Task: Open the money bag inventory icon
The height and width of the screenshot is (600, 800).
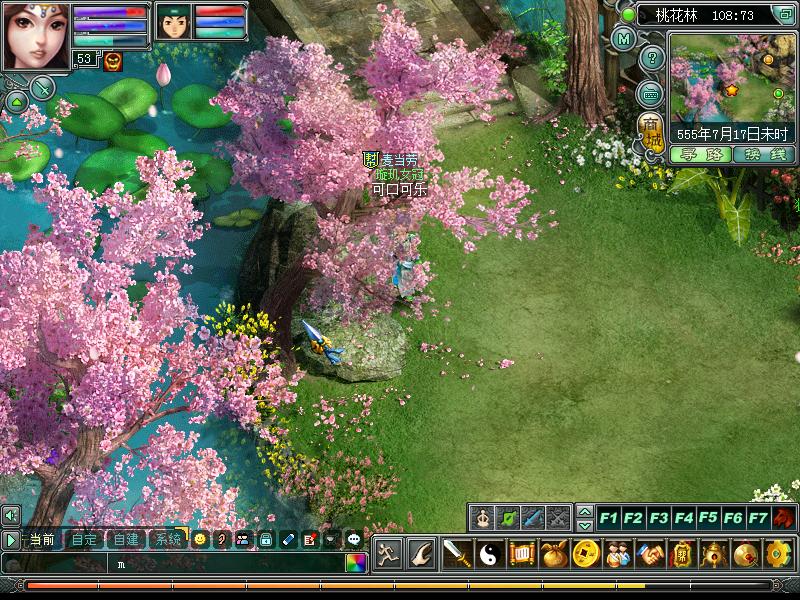Action: click(x=553, y=553)
